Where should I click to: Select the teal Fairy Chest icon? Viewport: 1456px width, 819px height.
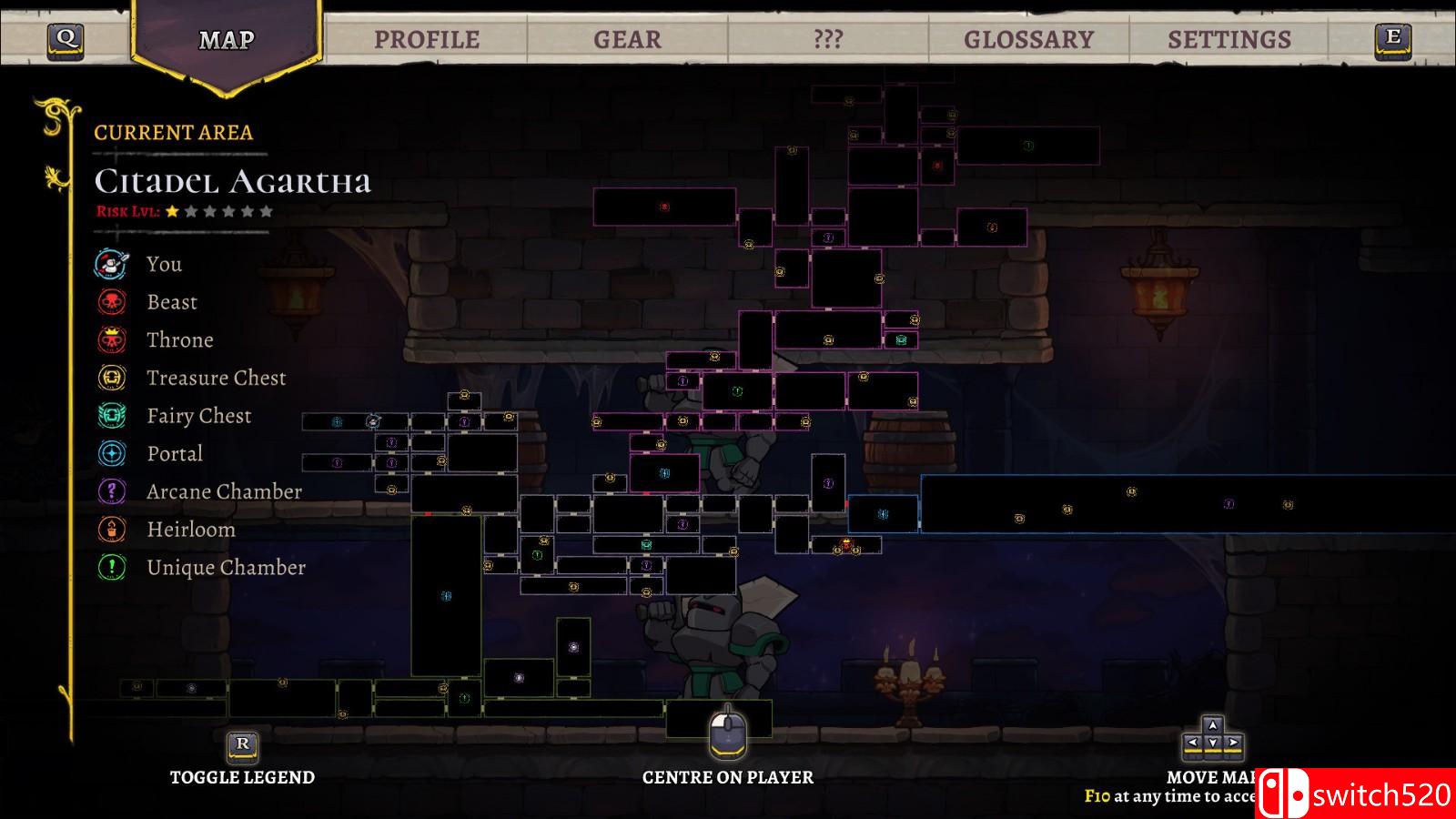click(110, 416)
